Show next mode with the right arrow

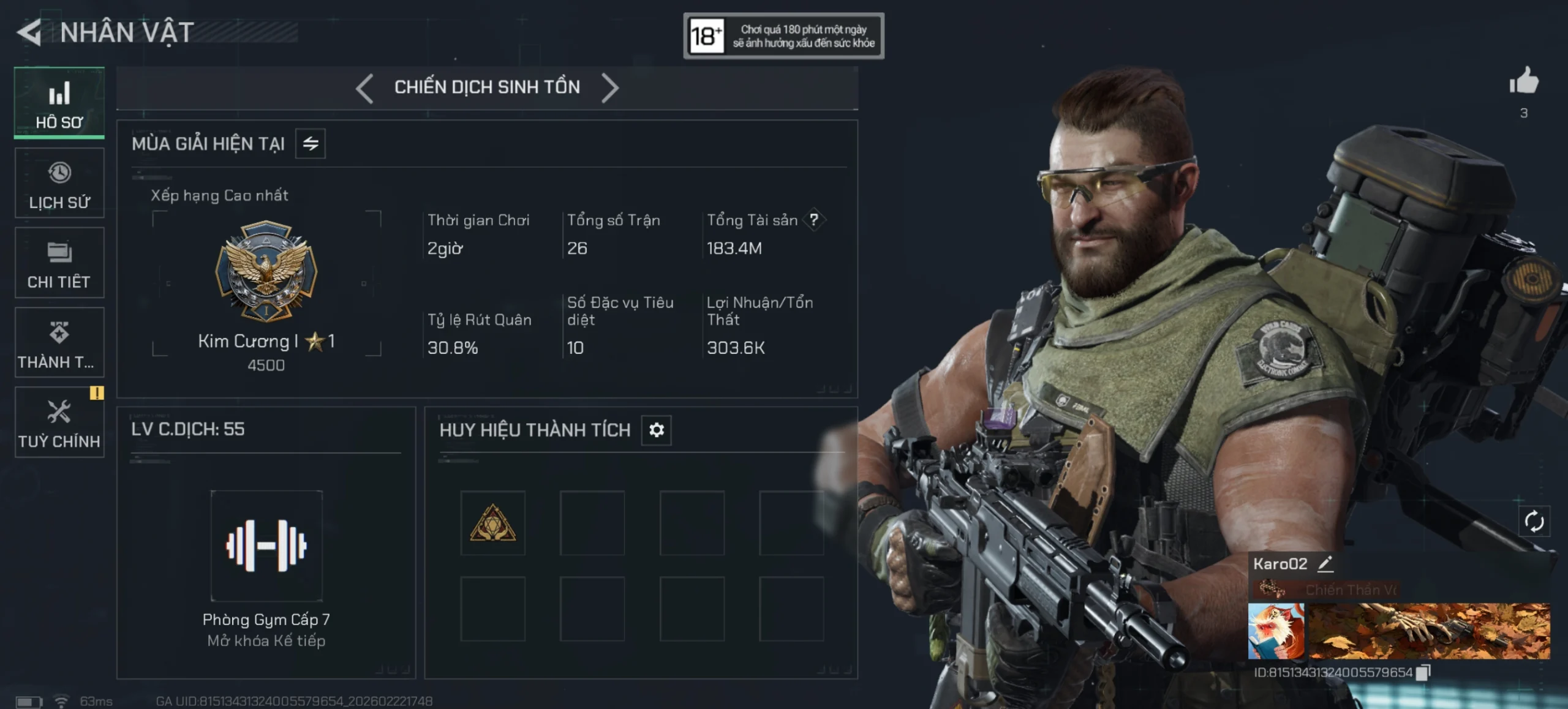tap(609, 88)
